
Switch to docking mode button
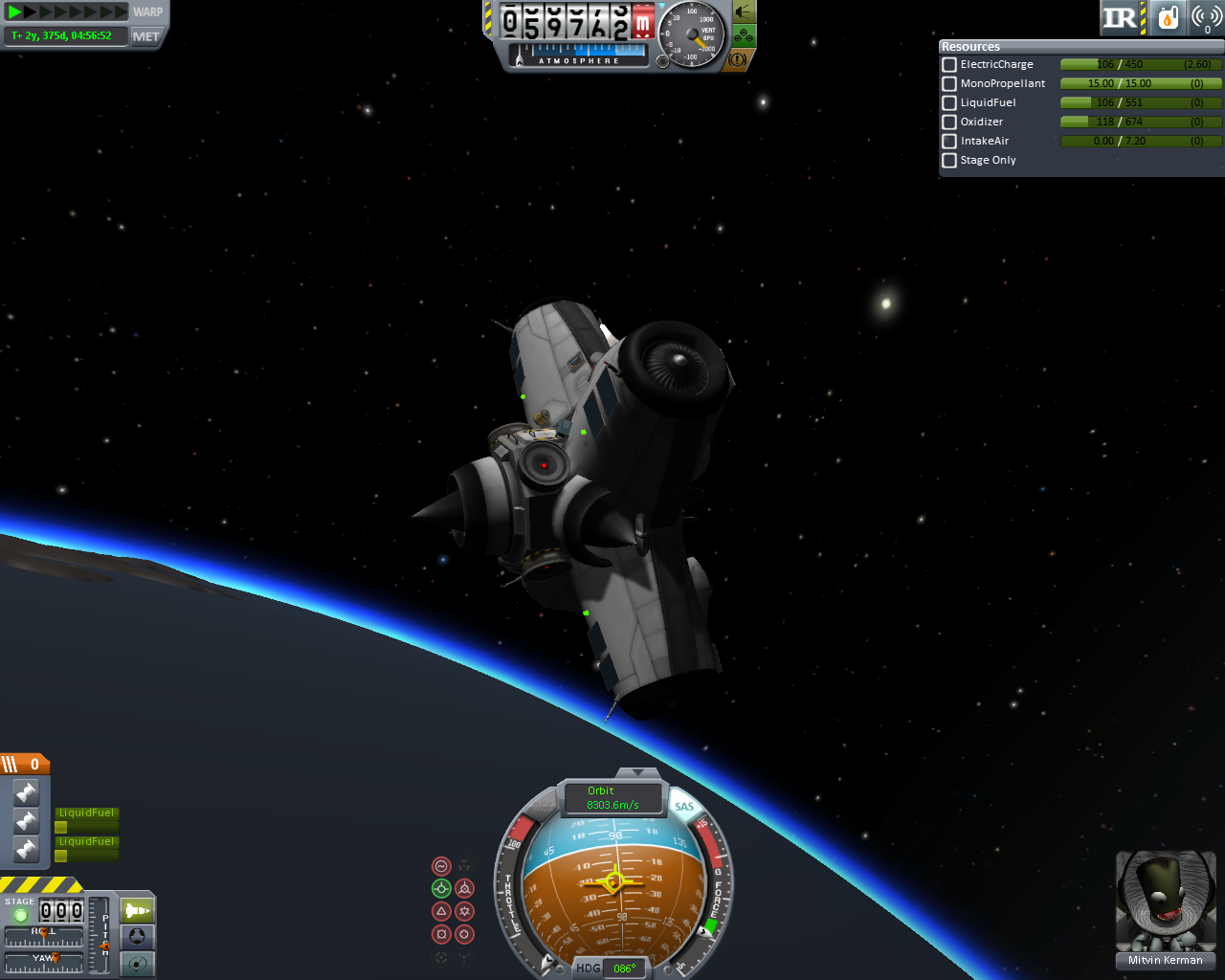(138, 936)
